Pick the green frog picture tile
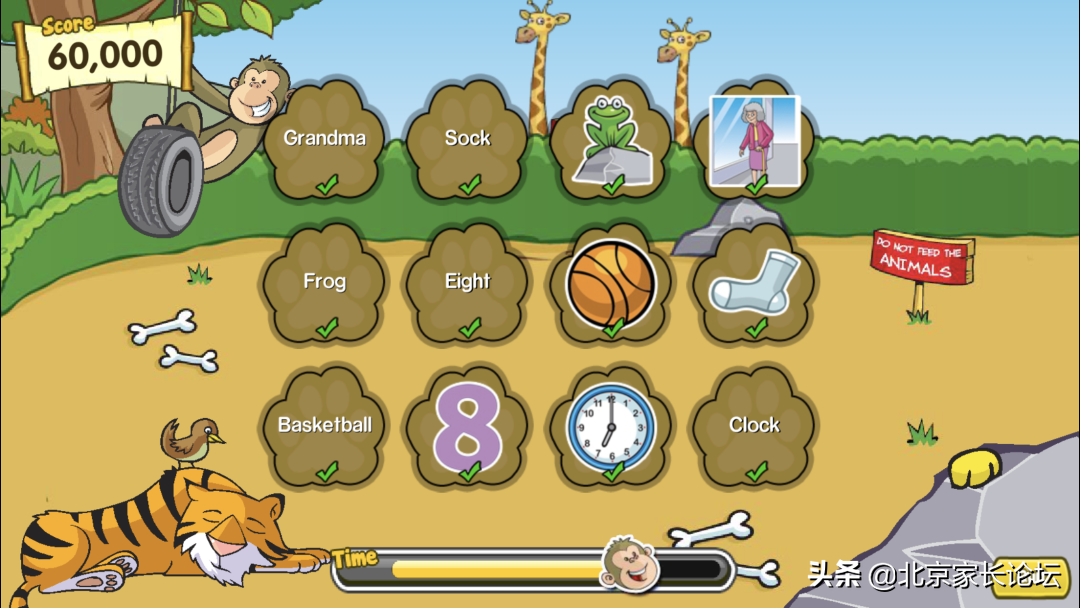1080x608 pixels. click(x=611, y=140)
